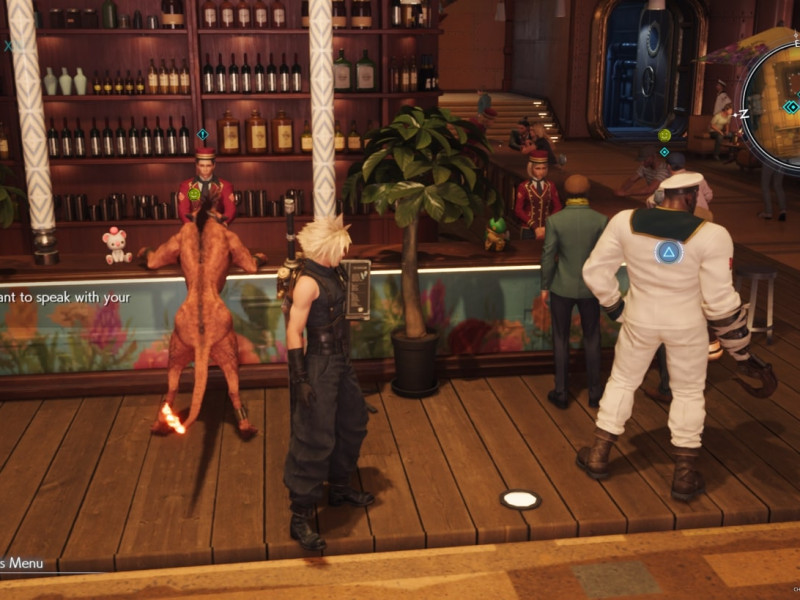Select the teal diamond below the doorway smiley
The height and width of the screenshot is (600, 800).
[x=664, y=152]
